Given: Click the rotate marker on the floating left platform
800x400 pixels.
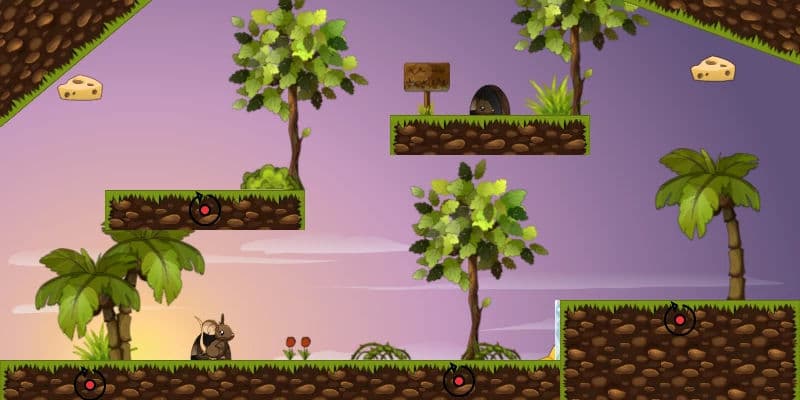Looking at the screenshot, I should coord(205,210).
